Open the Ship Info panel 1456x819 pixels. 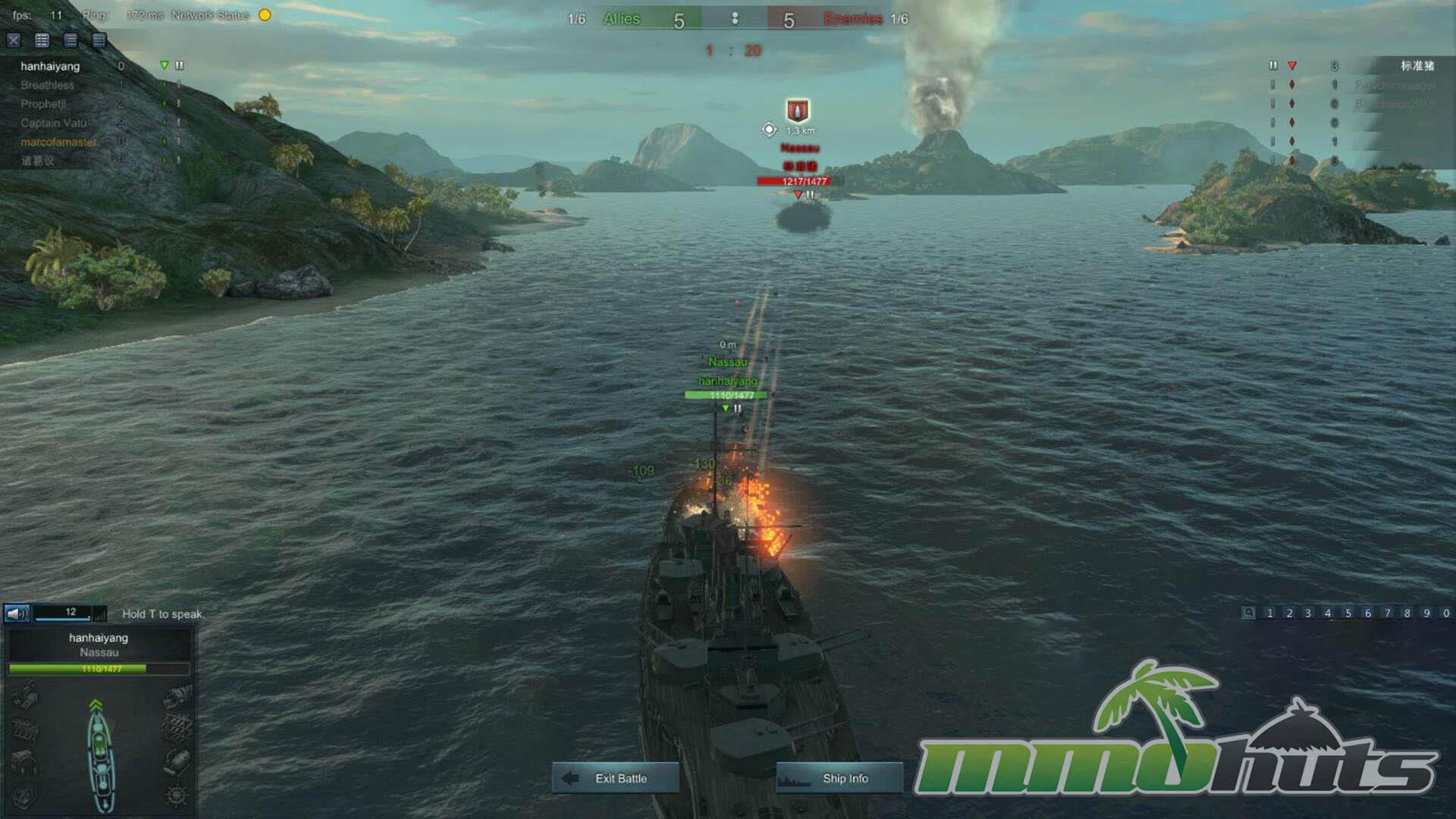click(839, 778)
